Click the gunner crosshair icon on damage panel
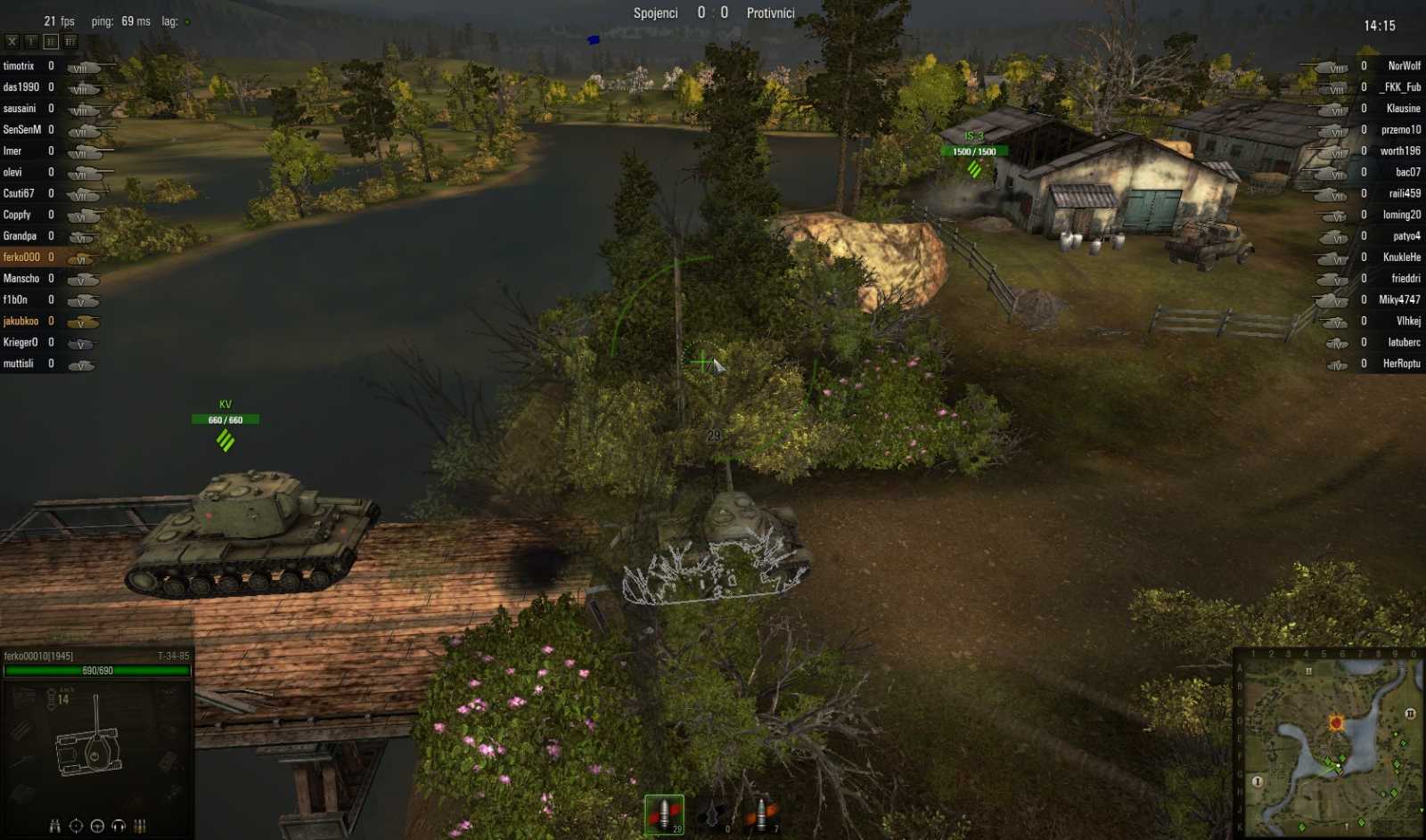 click(x=76, y=825)
